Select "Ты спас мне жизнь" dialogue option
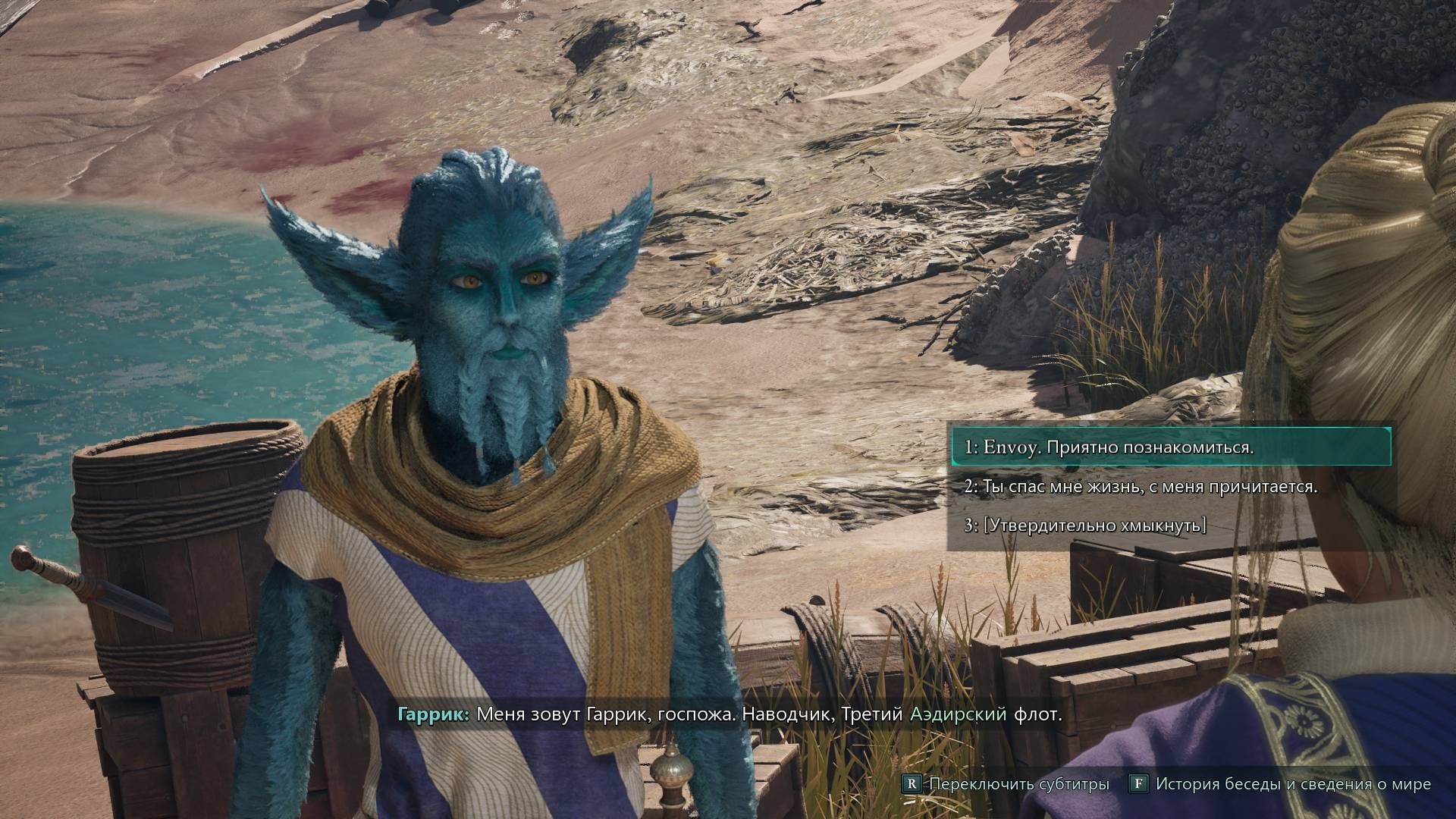Viewport: 1456px width, 819px height. tap(1140, 487)
